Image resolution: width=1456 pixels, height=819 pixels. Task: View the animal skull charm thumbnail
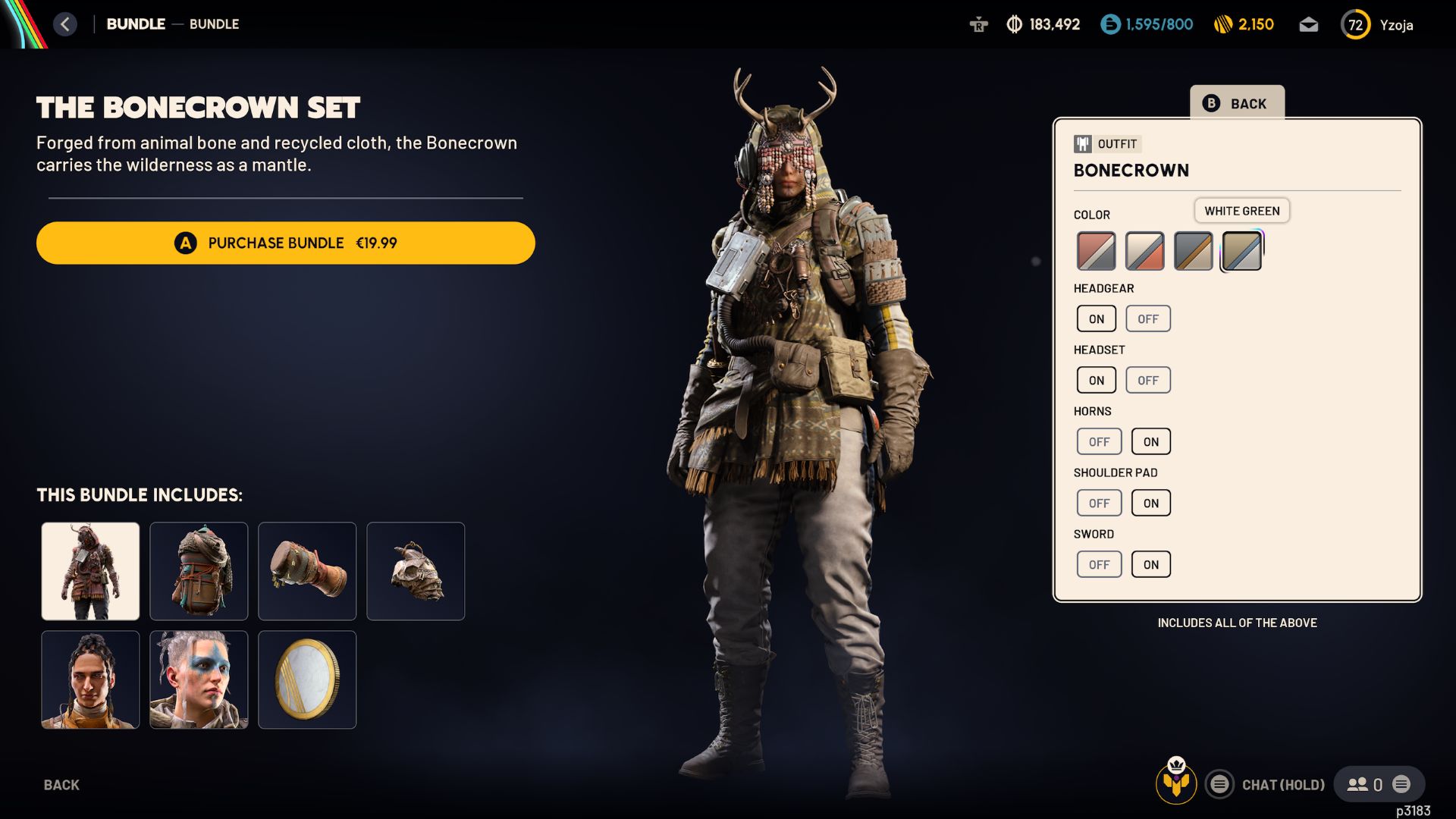pyautogui.click(x=416, y=571)
